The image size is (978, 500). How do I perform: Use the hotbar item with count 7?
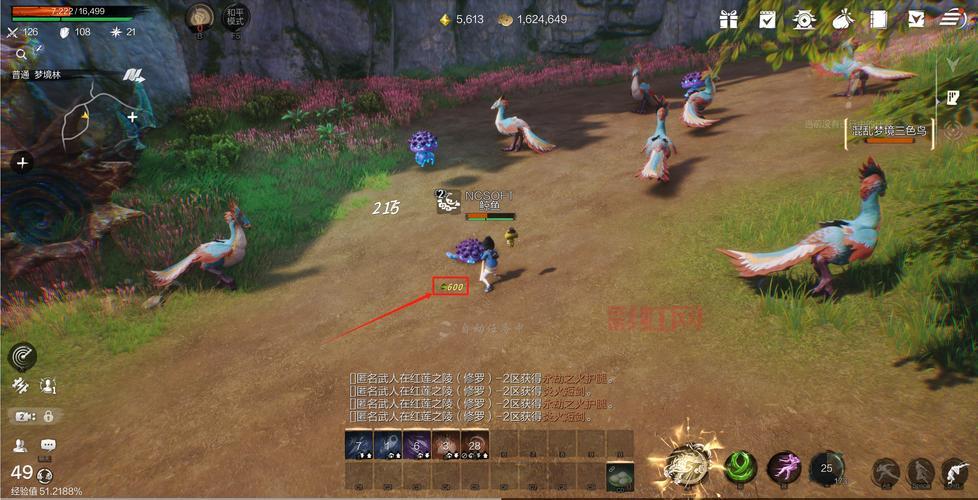tap(359, 446)
